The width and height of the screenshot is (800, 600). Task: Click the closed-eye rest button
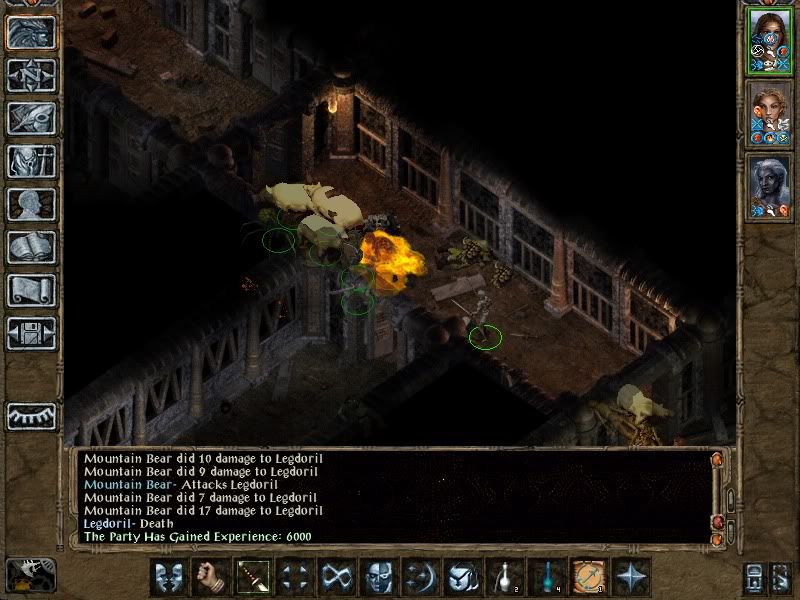point(32,415)
